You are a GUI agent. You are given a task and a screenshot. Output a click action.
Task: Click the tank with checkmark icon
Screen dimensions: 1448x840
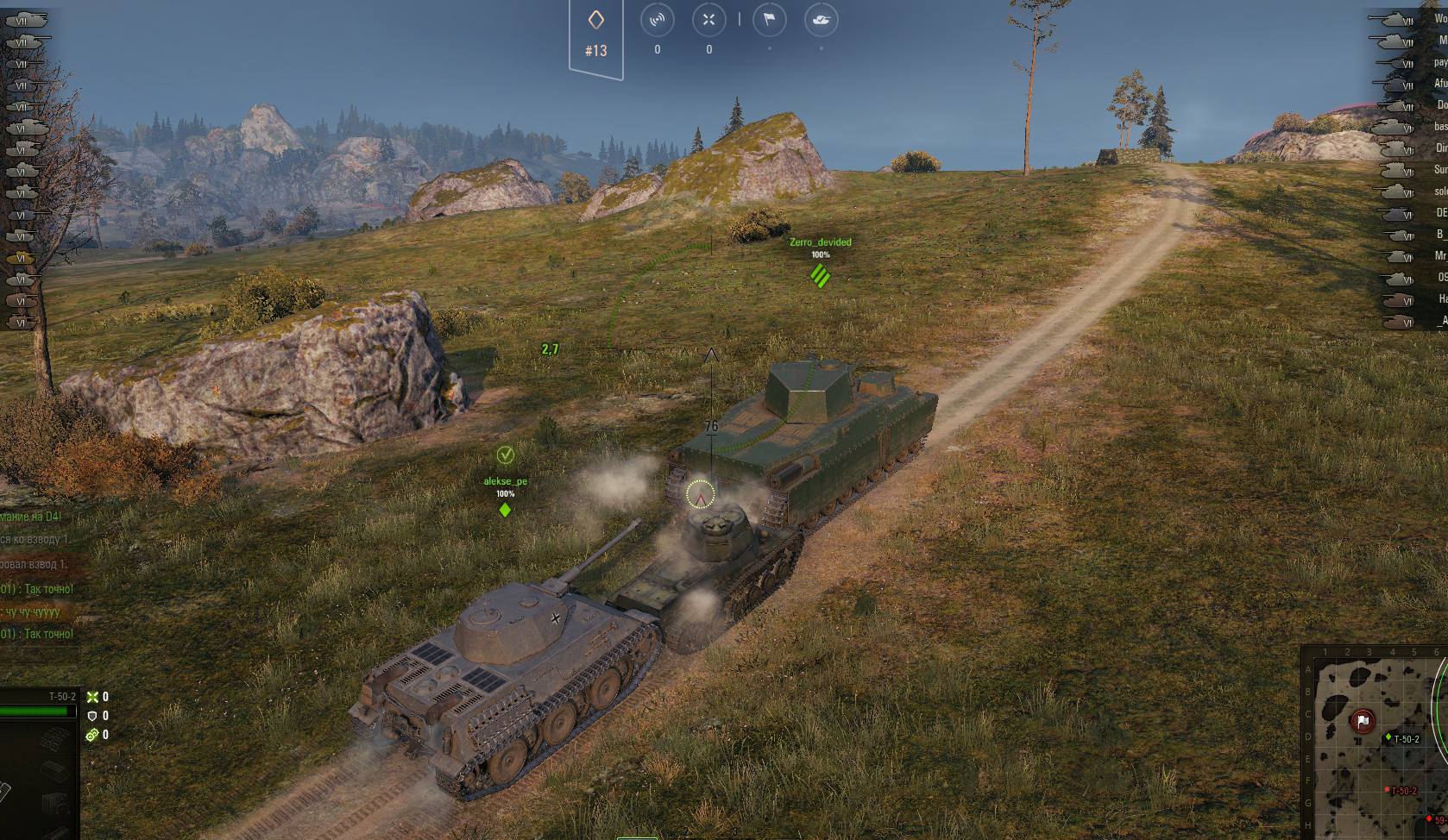pyautogui.click(x=821, y=21)
